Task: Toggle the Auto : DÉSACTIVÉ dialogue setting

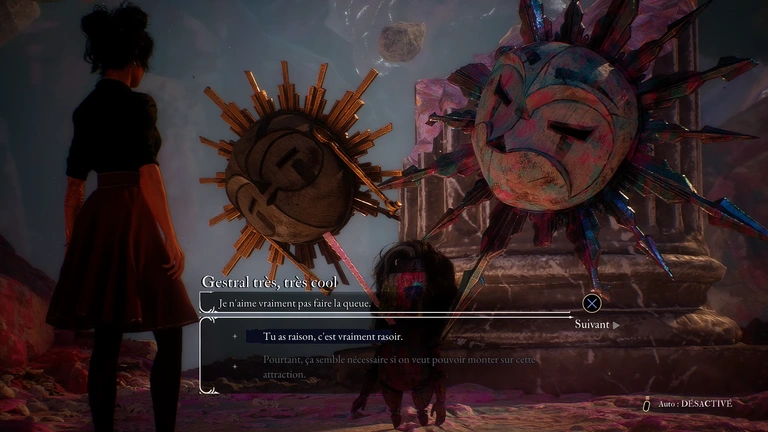Action: pyautogui.click(x=692, y=403)
